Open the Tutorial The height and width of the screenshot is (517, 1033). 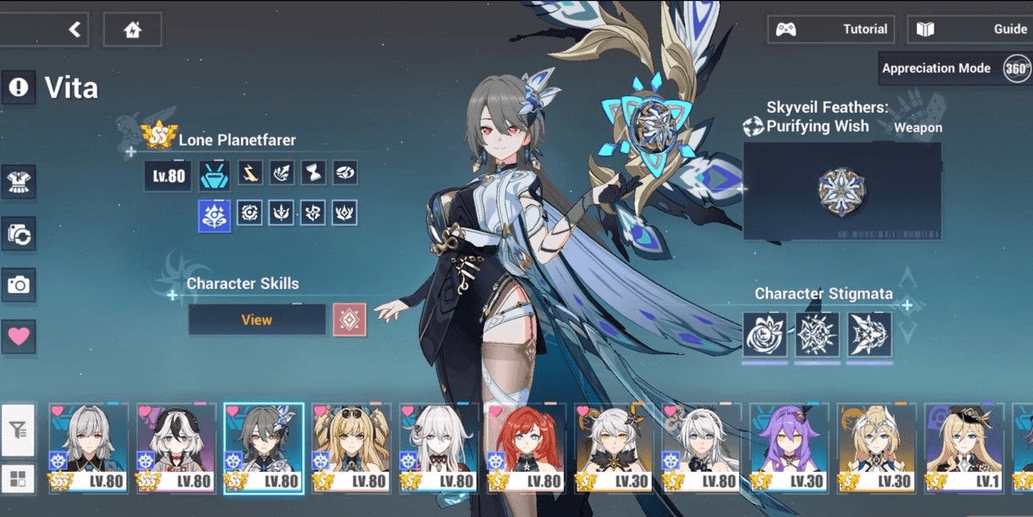click(x=832, y=29)
